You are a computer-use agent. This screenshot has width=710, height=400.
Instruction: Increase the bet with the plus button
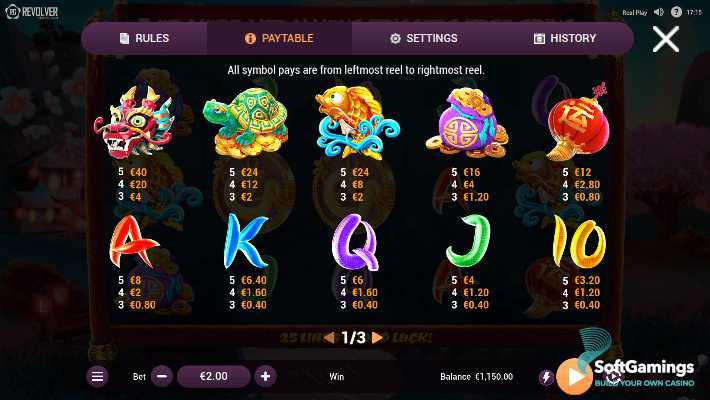[265, 377]
